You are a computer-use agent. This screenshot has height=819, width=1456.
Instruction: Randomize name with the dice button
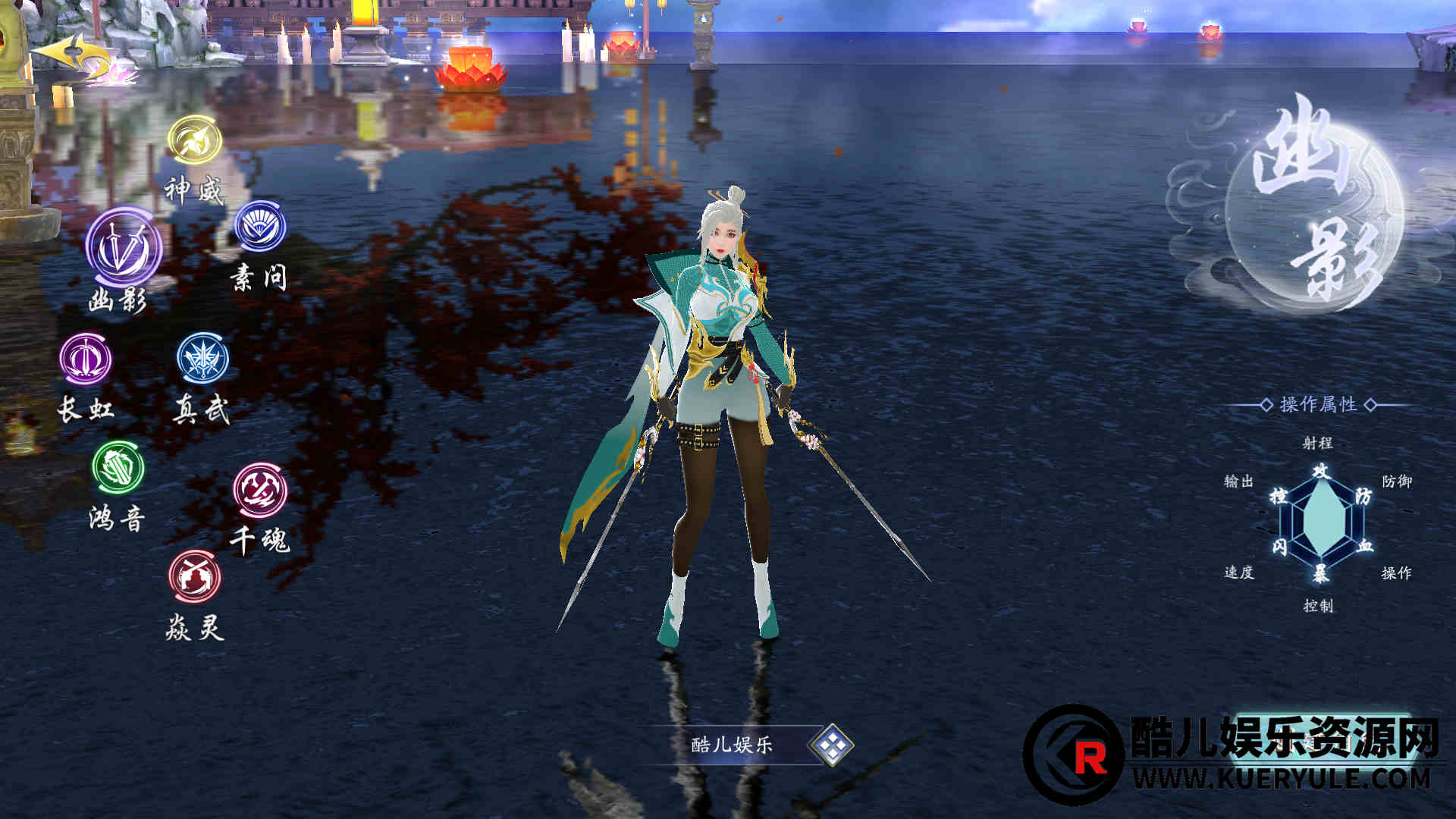pos(832,745)
